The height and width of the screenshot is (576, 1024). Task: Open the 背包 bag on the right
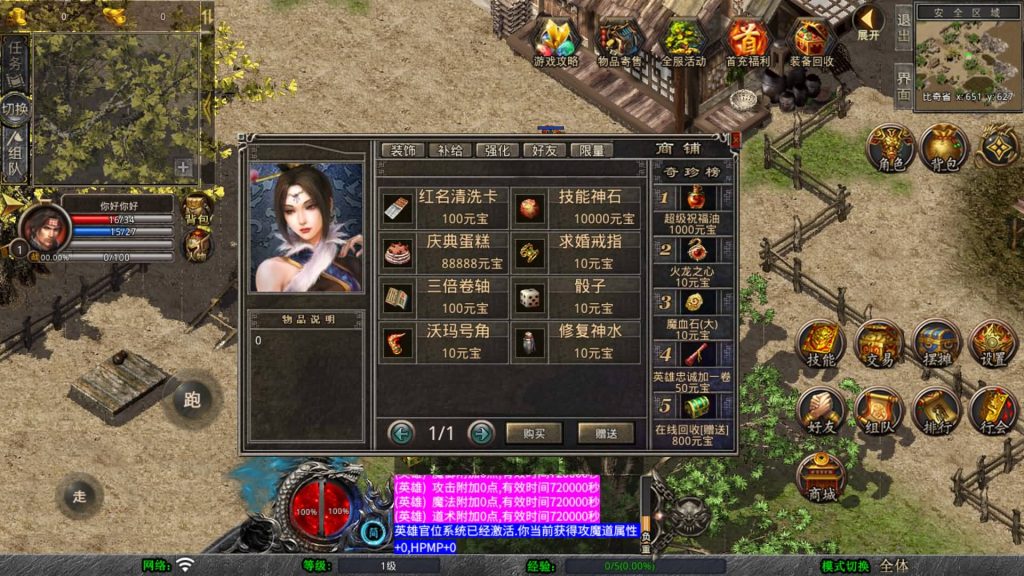click(943, 148)
